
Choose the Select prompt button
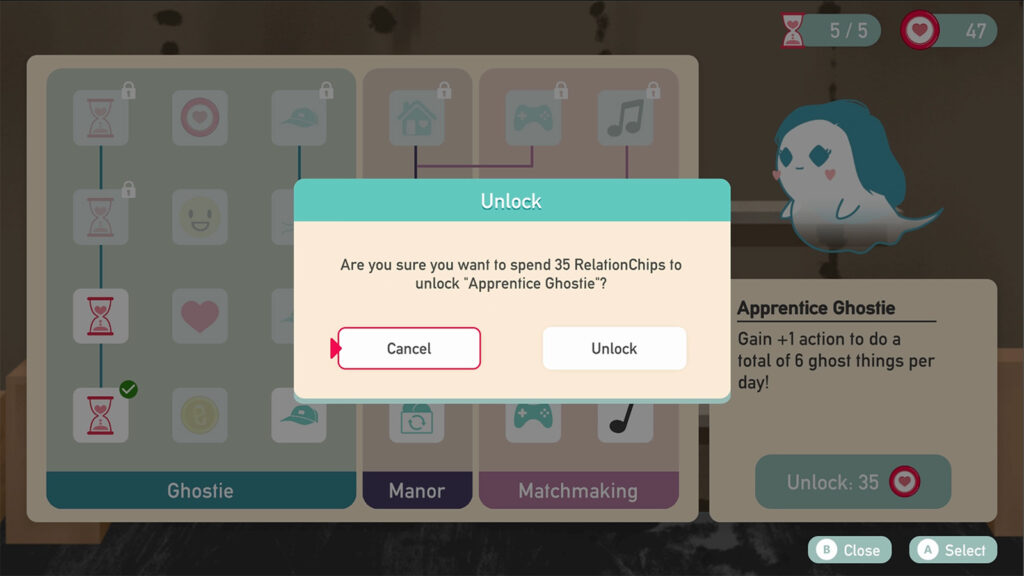point(954,550)
